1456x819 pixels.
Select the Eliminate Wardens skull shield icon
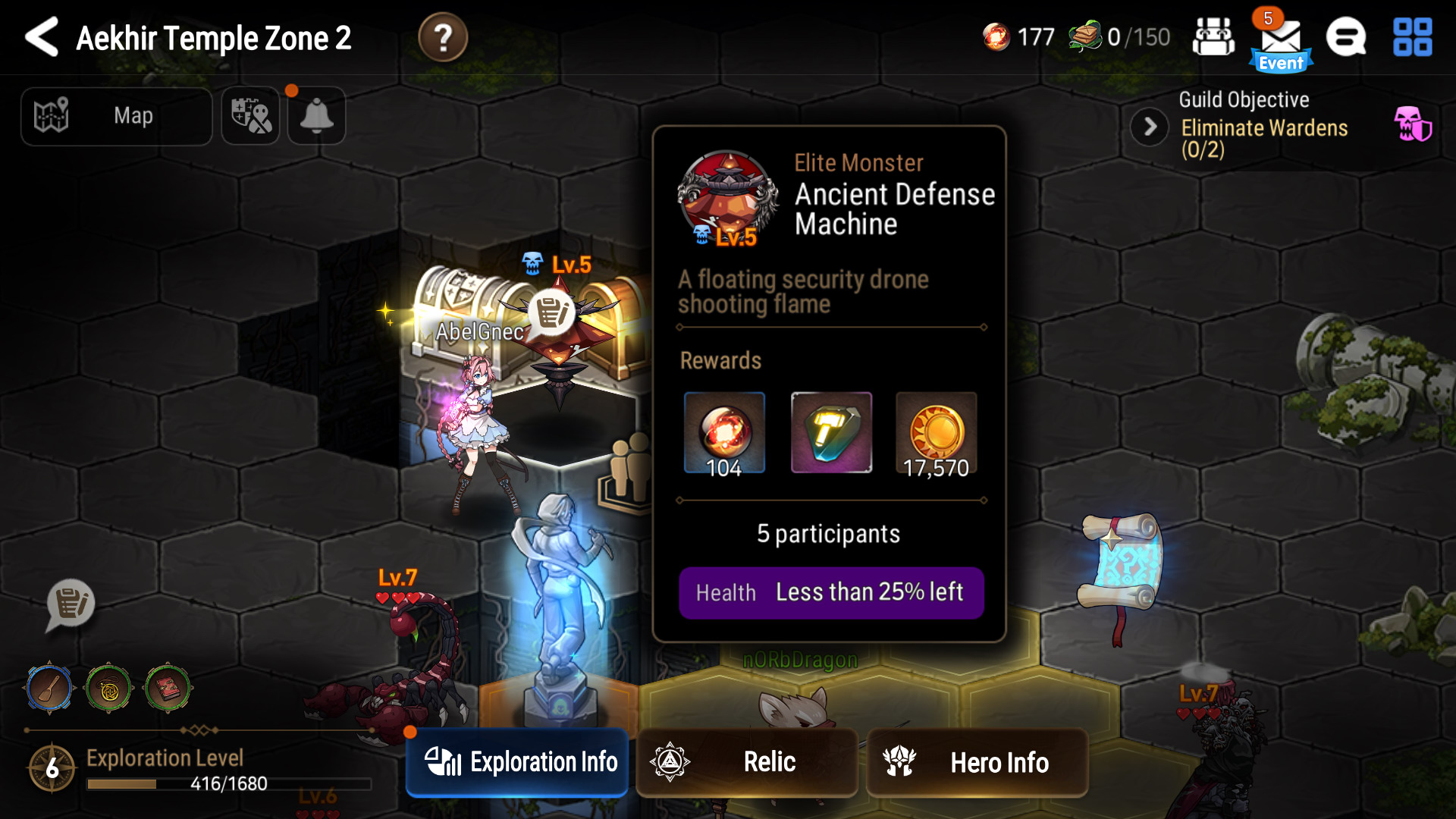click(x=1412, y=124)
